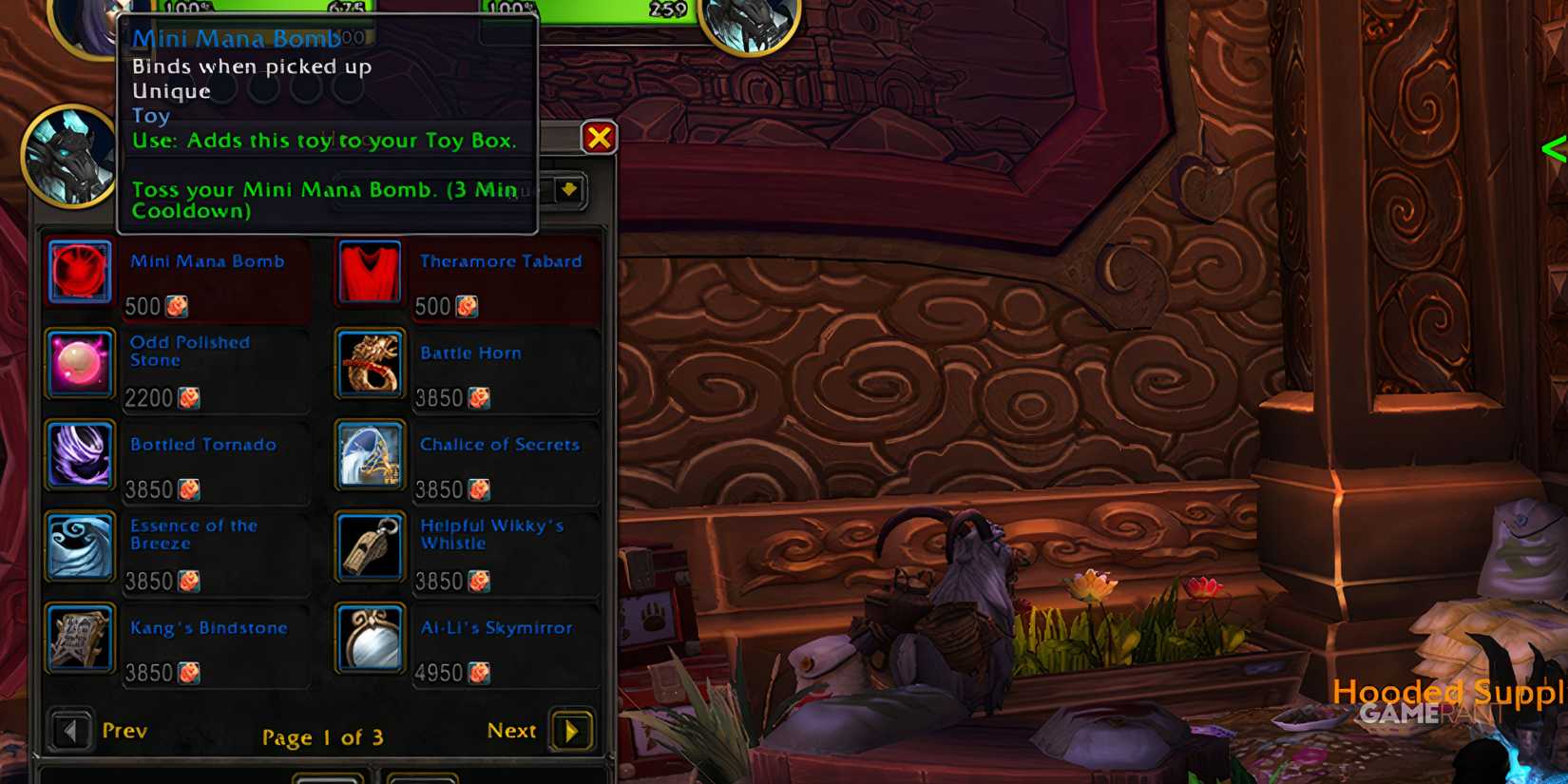
Task: Click the Page 1 of 3 label
Action: point(324,736)
